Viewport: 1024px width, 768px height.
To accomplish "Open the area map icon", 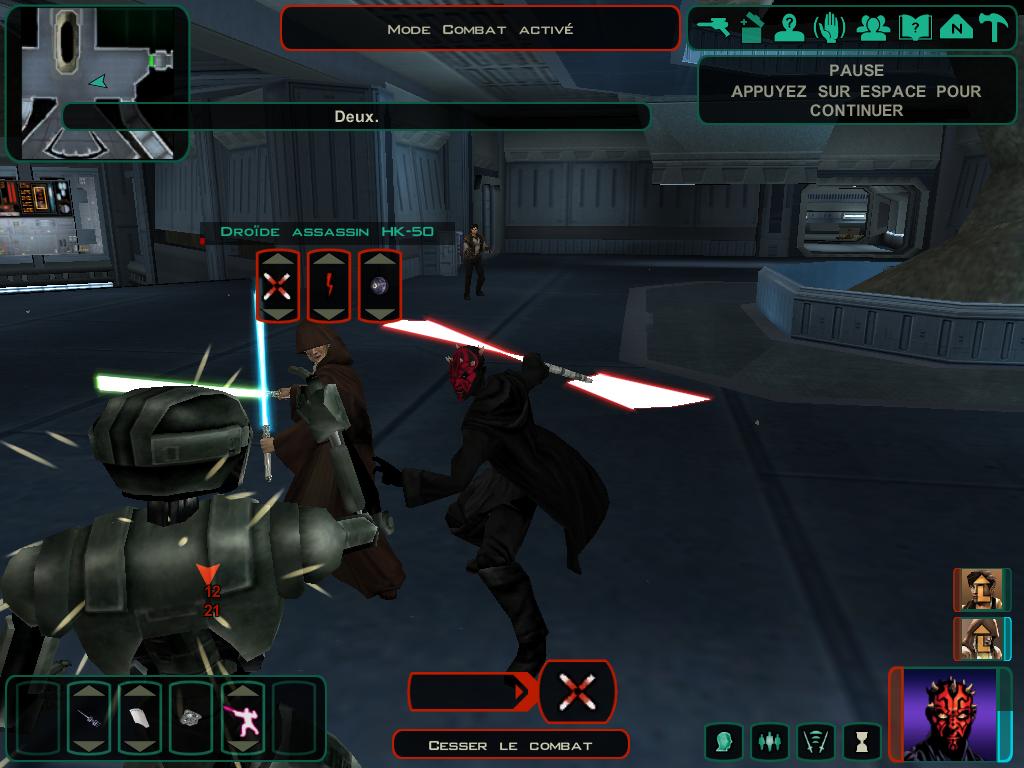I will [955, 27].
